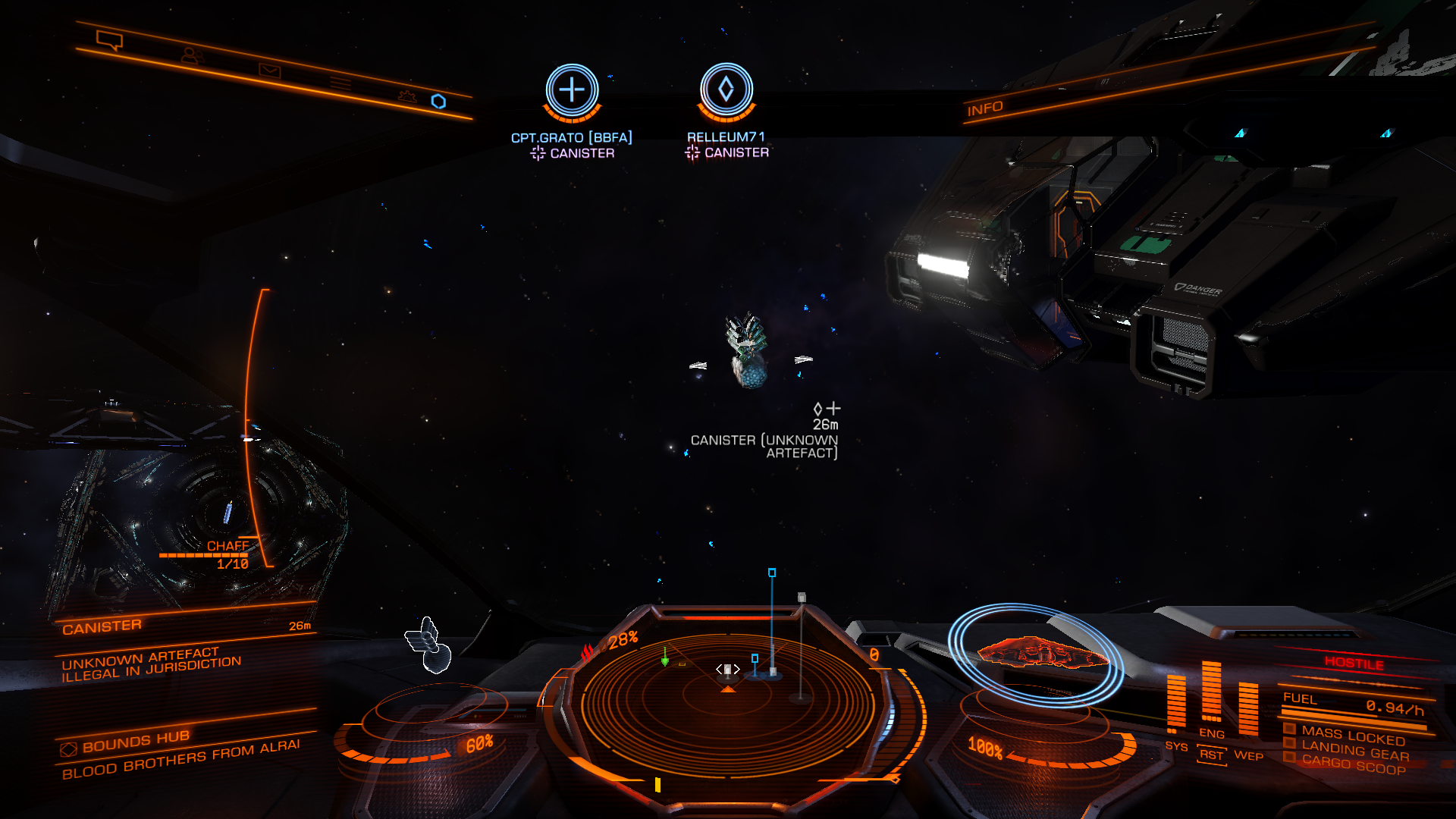Viewport: 1456px width, 819px height.
Task: Click the blue hexagon comms icon
Action: coord(438,102)
